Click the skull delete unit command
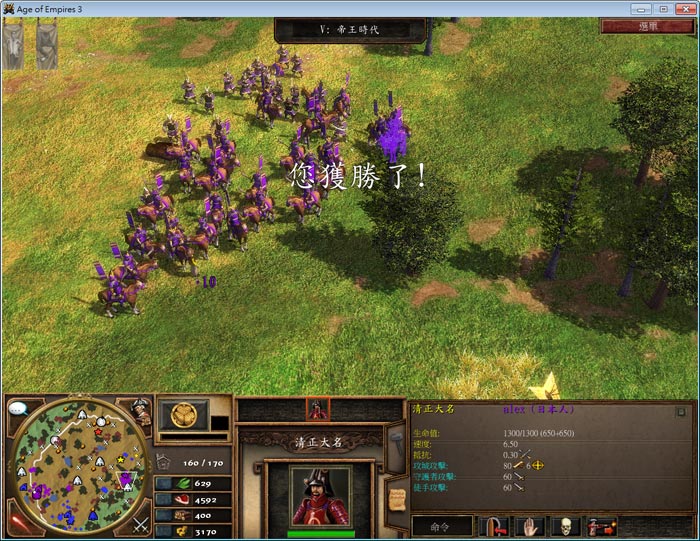 564,525
